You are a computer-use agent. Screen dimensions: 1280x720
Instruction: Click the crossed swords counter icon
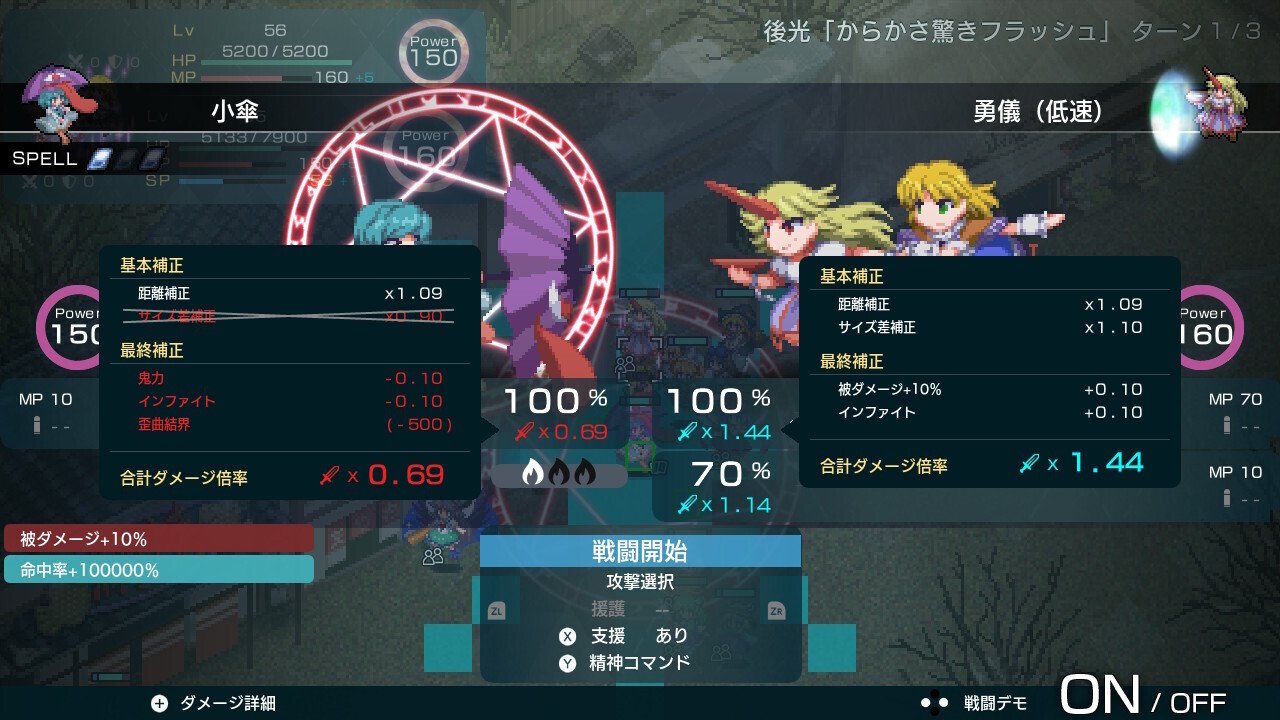coord(78,60)
